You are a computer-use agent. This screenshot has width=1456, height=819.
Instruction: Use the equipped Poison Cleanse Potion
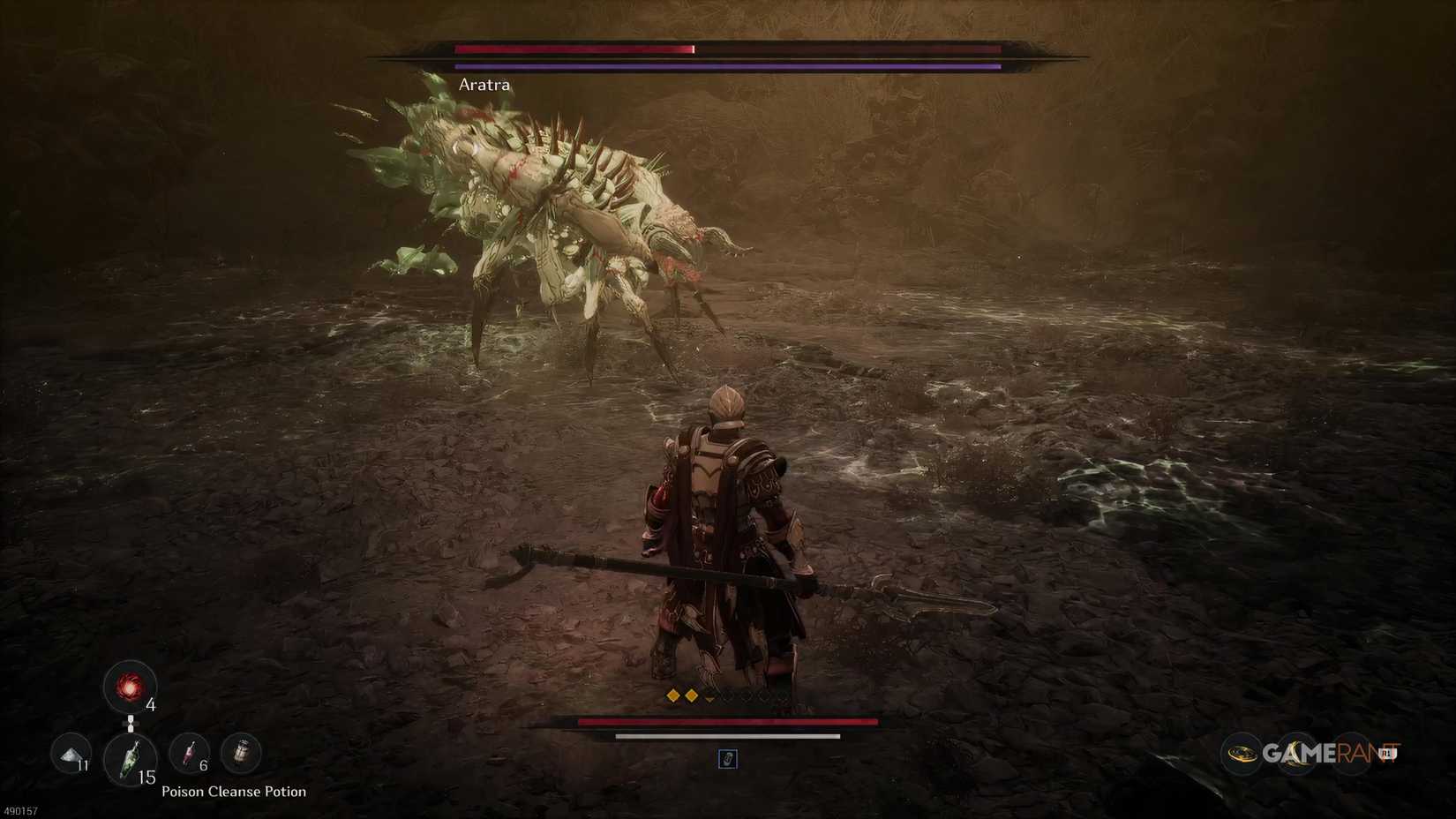(x=131, y=759)
